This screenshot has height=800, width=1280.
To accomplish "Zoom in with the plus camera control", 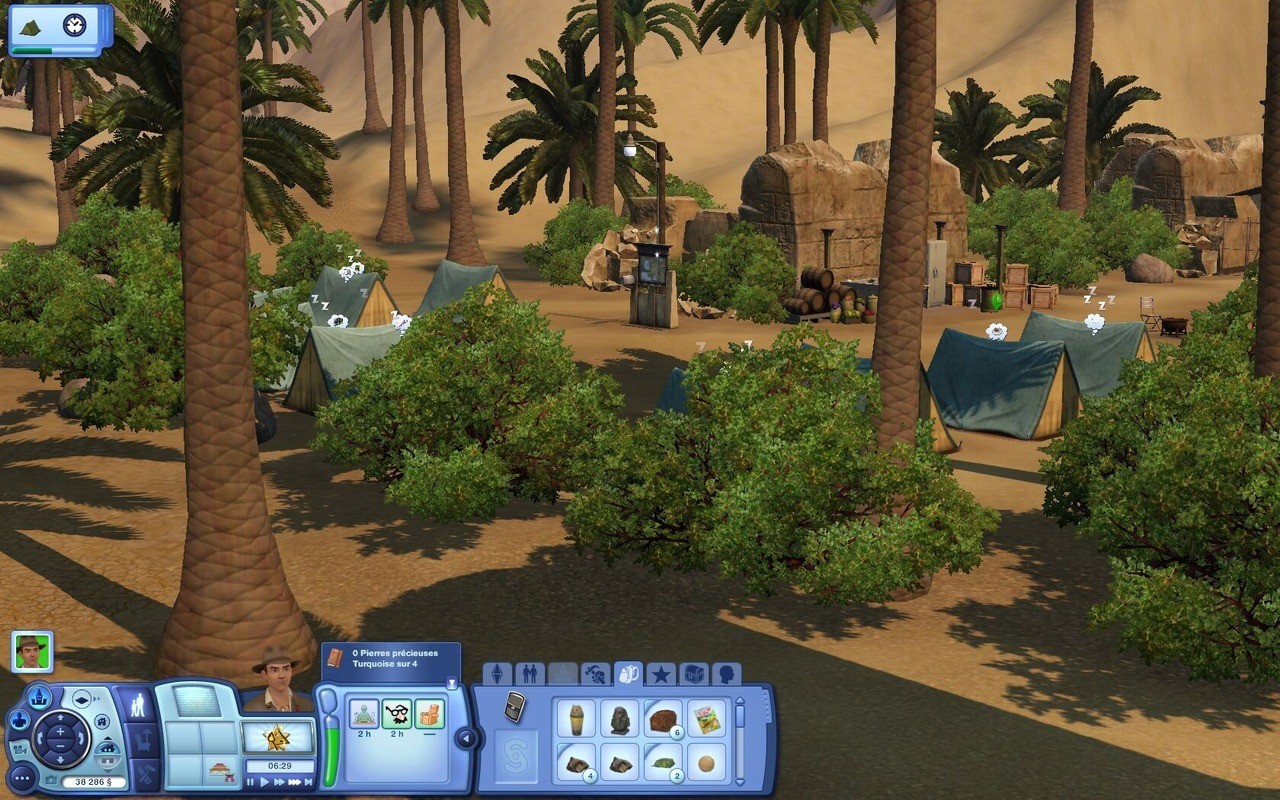I will point(61,730).
